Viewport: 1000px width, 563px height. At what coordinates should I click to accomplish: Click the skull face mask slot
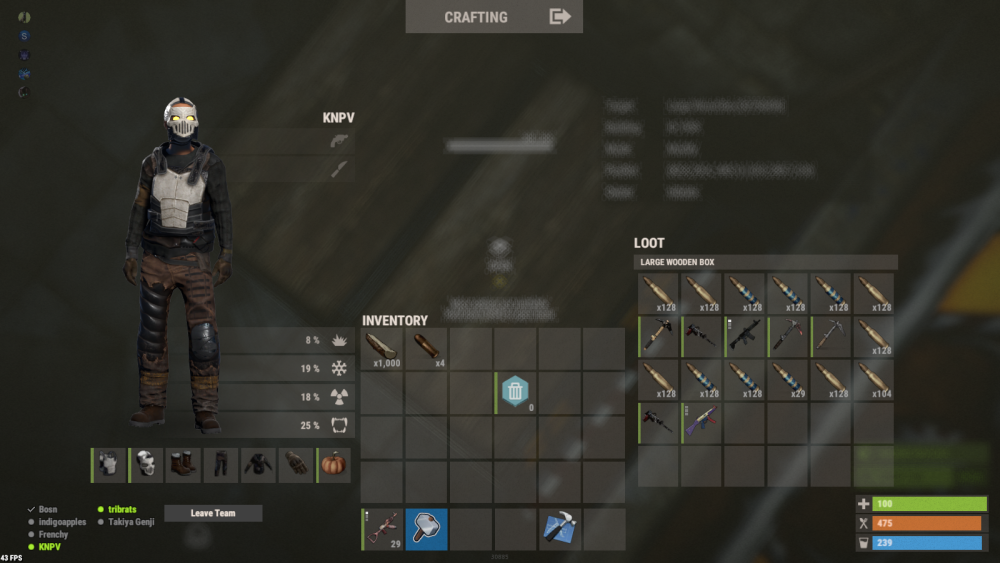[146, 466]
